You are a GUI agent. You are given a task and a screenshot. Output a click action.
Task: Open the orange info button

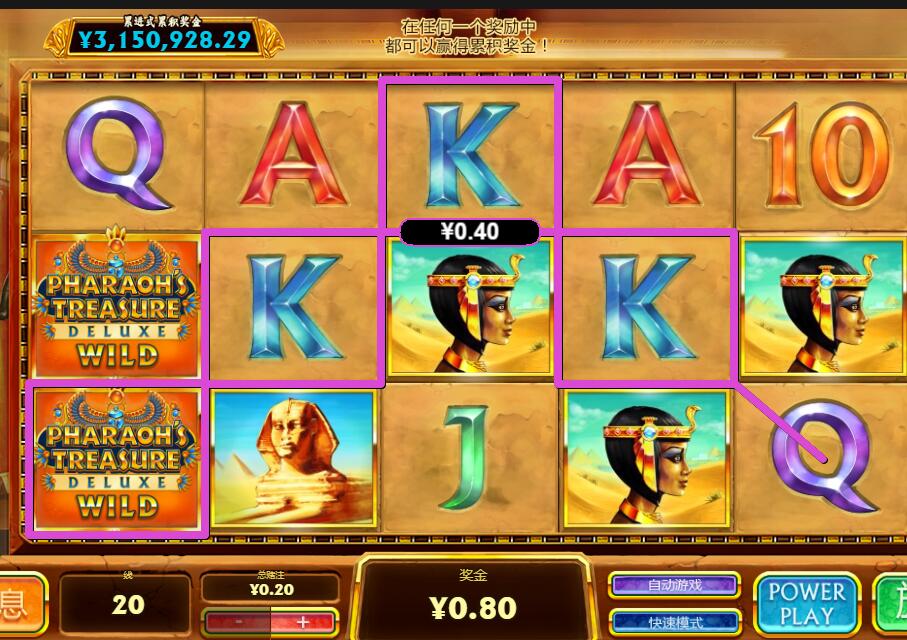tap(20, 605)
